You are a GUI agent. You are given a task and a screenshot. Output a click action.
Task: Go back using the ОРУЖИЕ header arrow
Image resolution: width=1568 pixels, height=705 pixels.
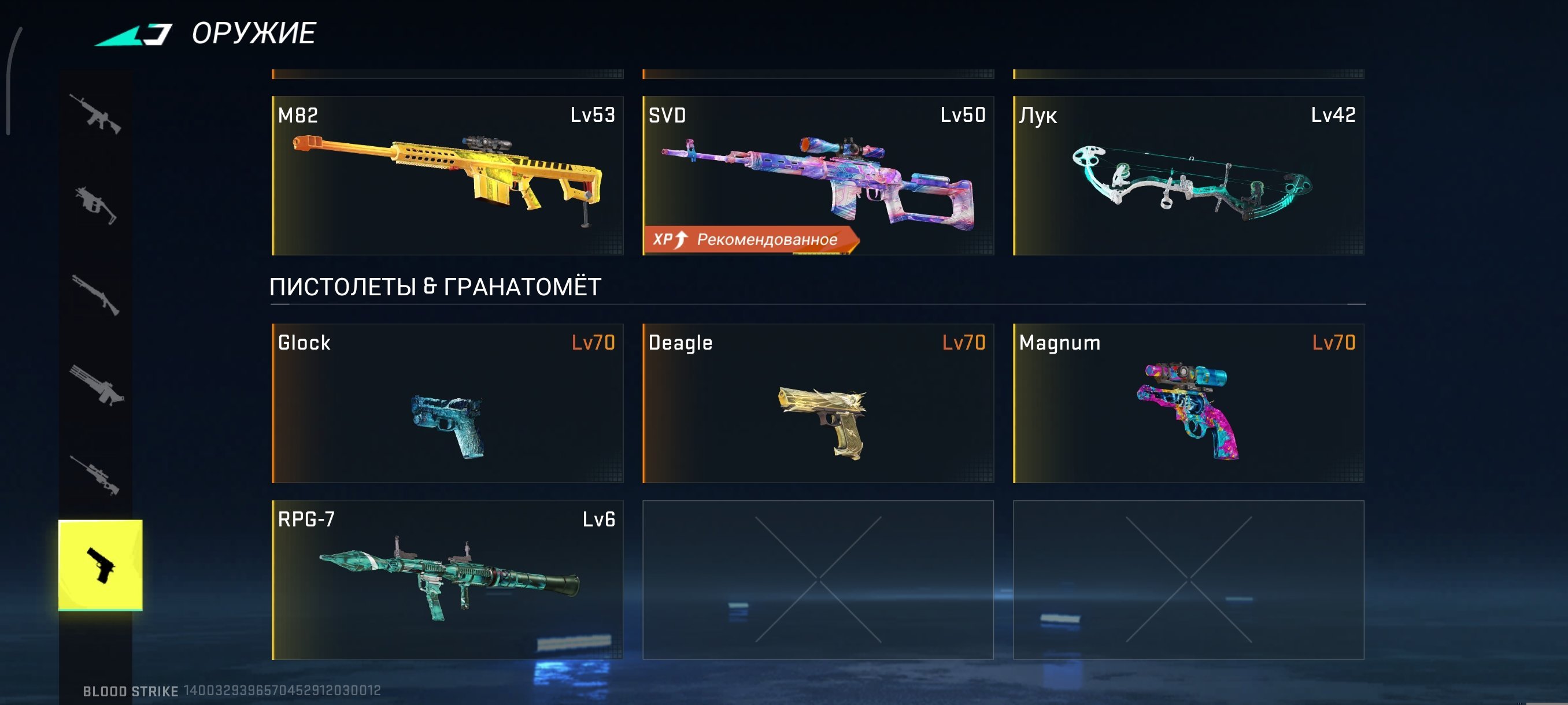[134, 35]
